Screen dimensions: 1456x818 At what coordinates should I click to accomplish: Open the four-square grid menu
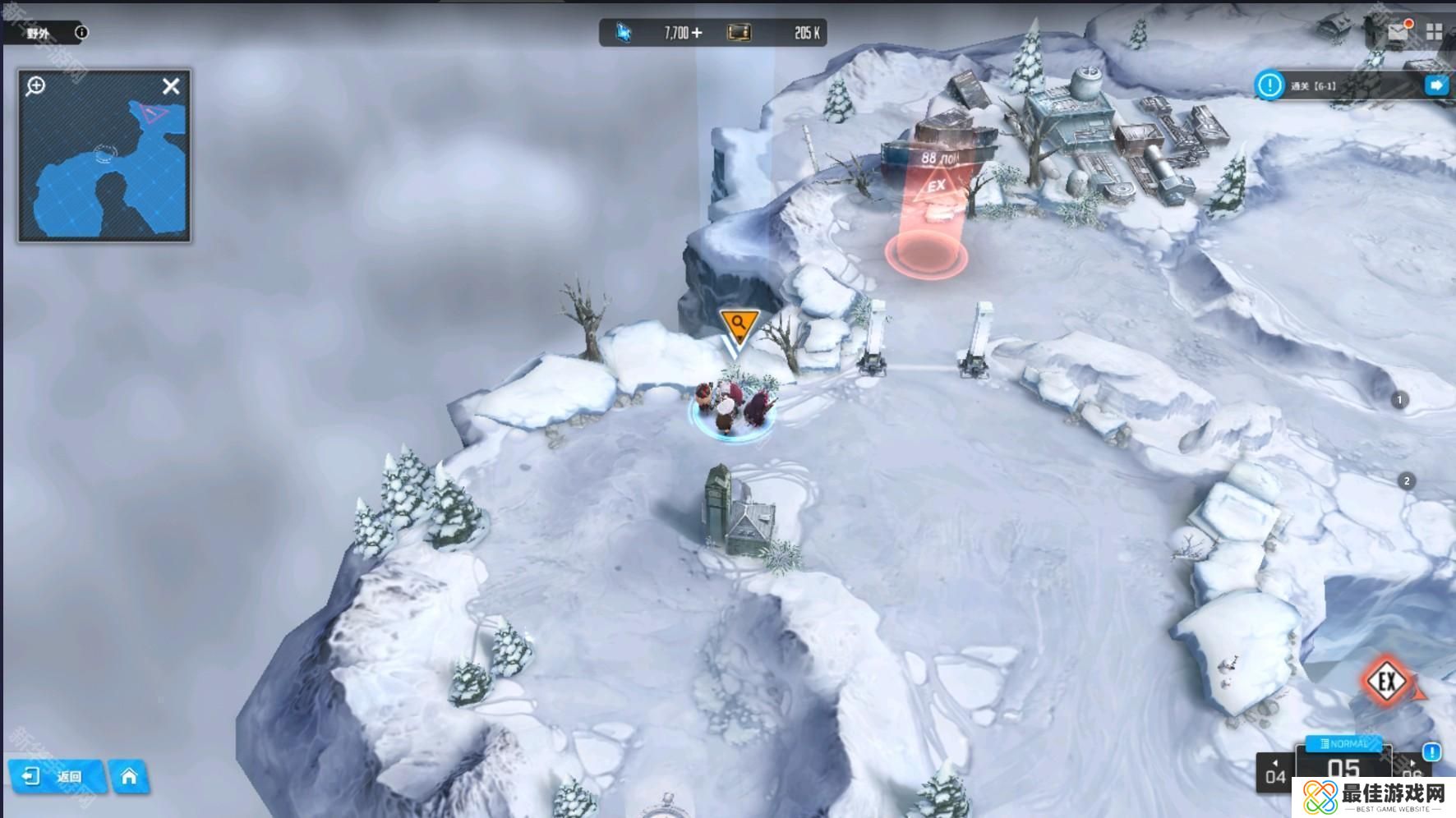pos(1435,32)
